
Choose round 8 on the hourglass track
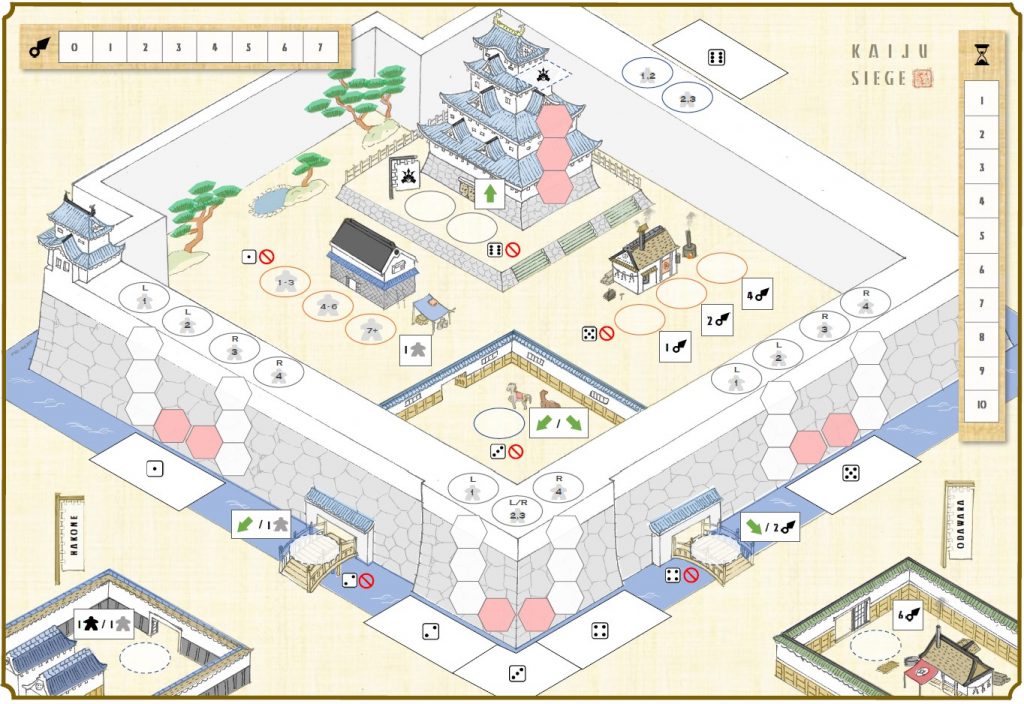[981, 337]
